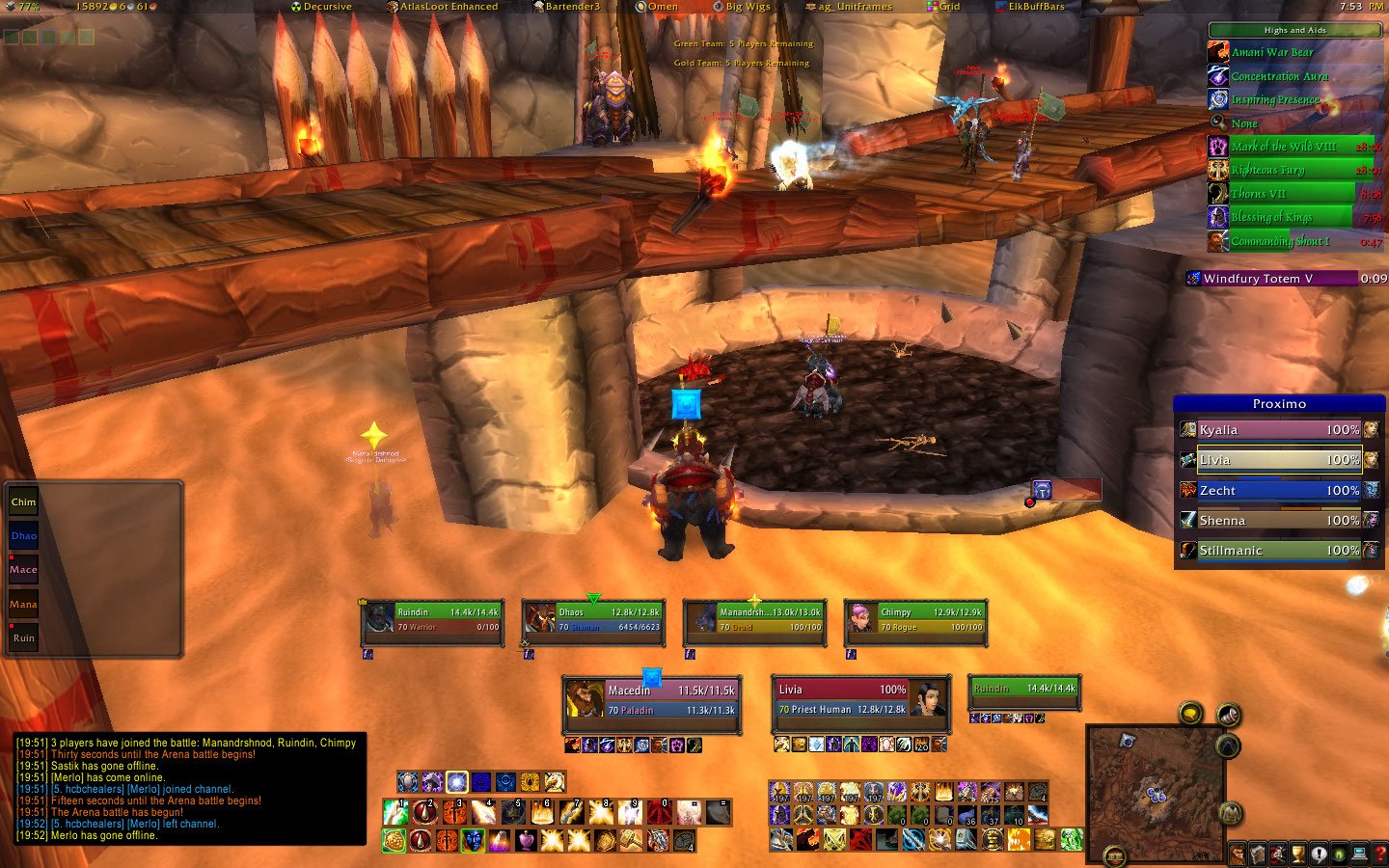The height and width of the screenshot is (868, 1389).
Task: Toggle the yellow chat bubble minimap button
Action: pyautogui.click(x=1190, y=713)
